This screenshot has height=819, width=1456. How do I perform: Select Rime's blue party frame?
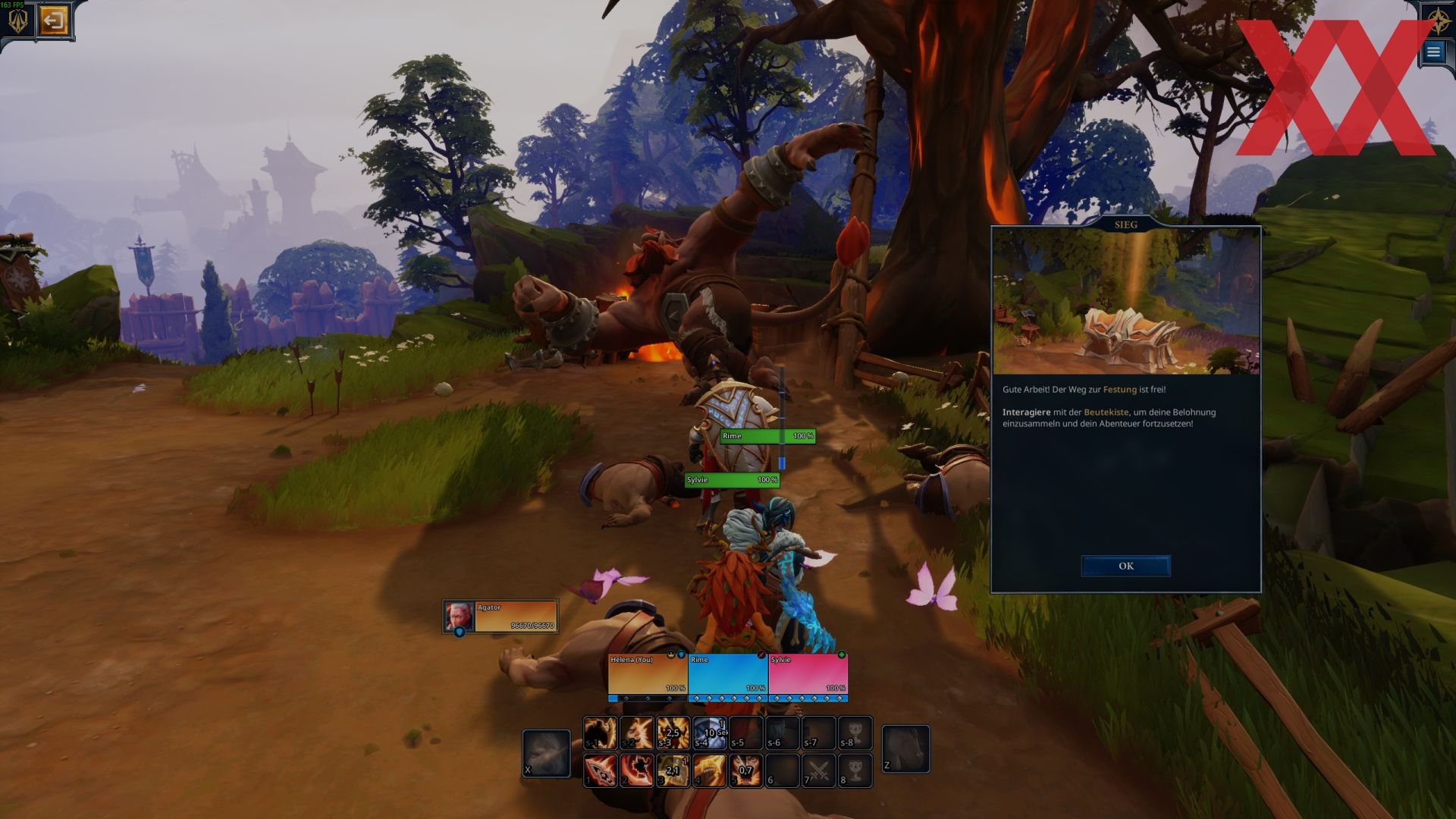click(728, 674)
